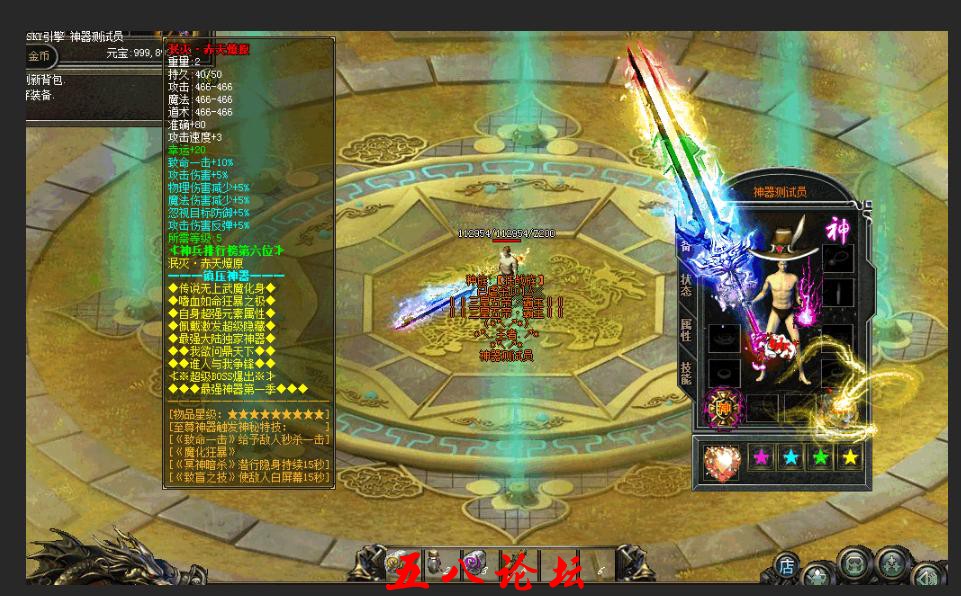Screen dimensions: 961x596
Task: Pick the green star slot
Action: [x=821, y=457]
